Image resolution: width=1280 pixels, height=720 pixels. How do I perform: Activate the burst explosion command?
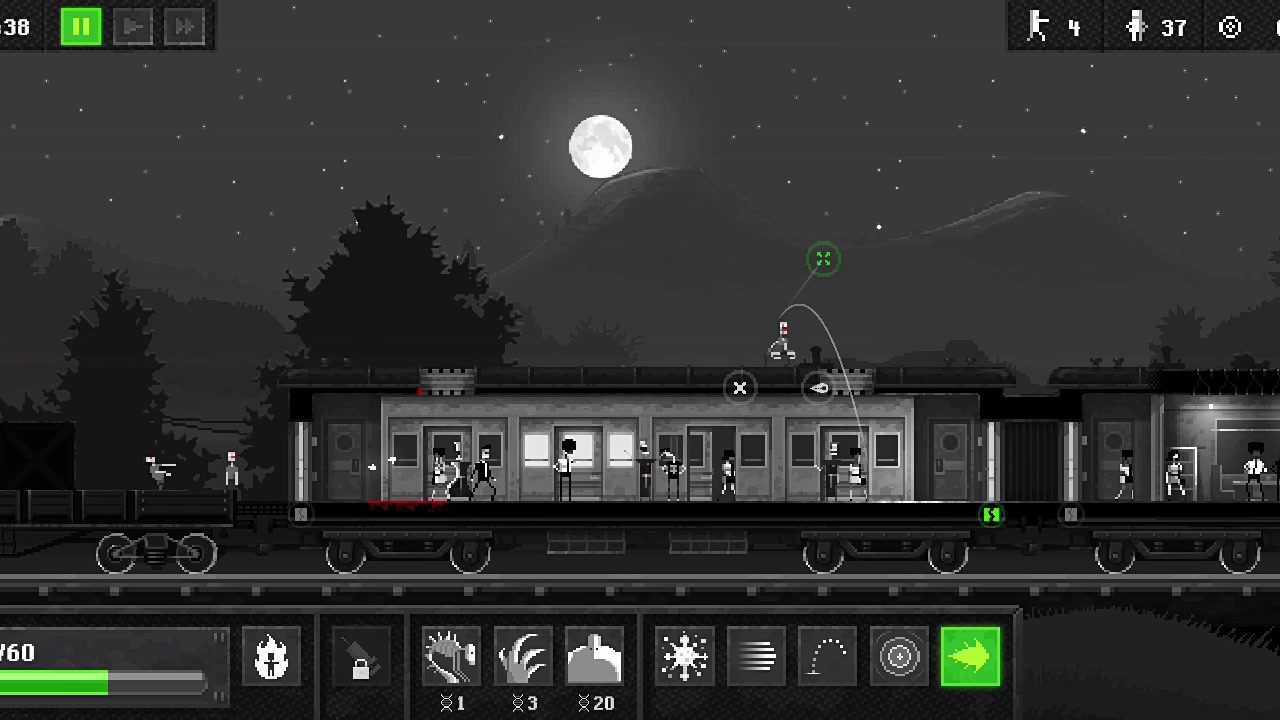685,657
